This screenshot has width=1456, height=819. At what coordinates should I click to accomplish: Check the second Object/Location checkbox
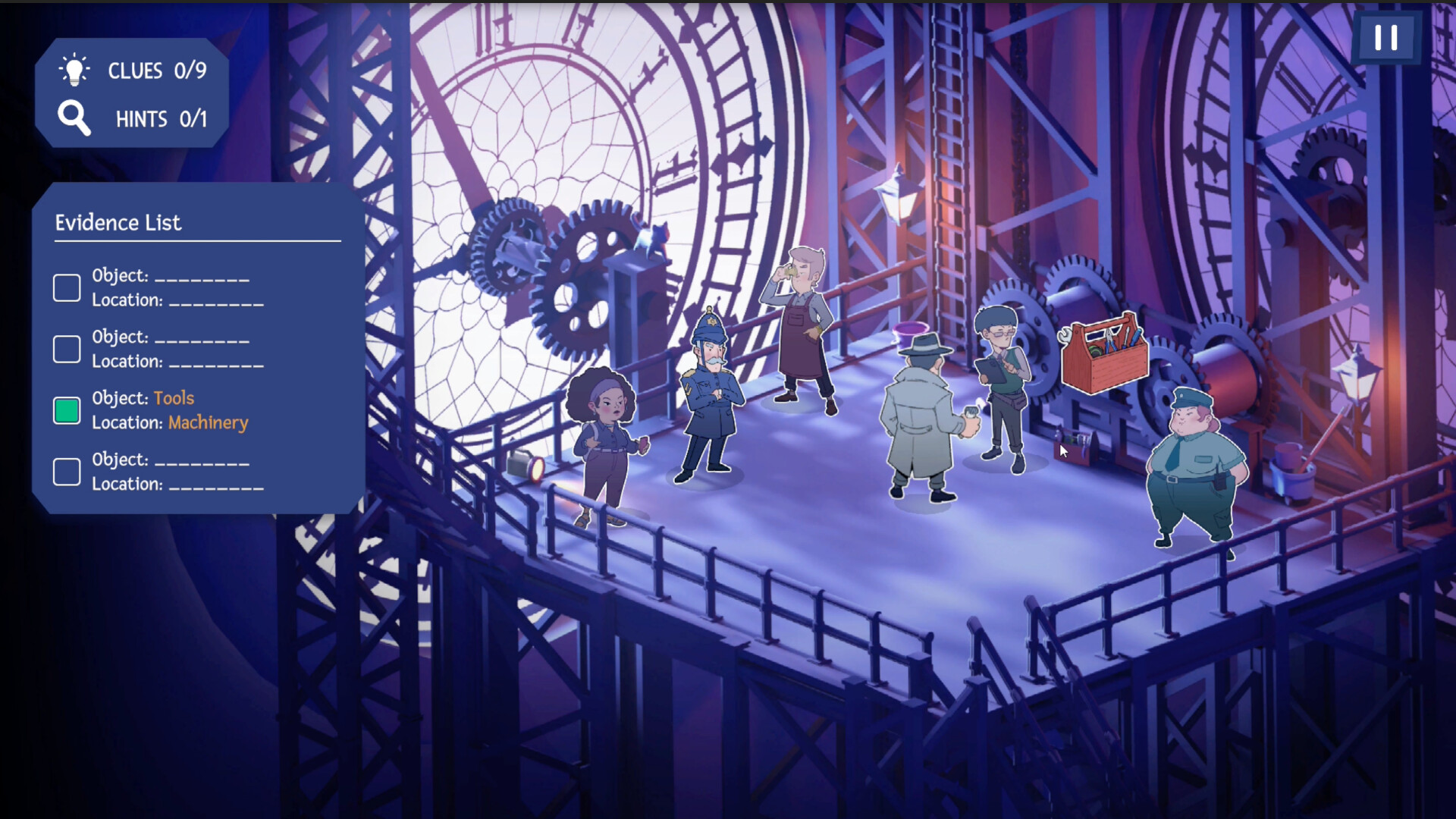tap(66, 349)
